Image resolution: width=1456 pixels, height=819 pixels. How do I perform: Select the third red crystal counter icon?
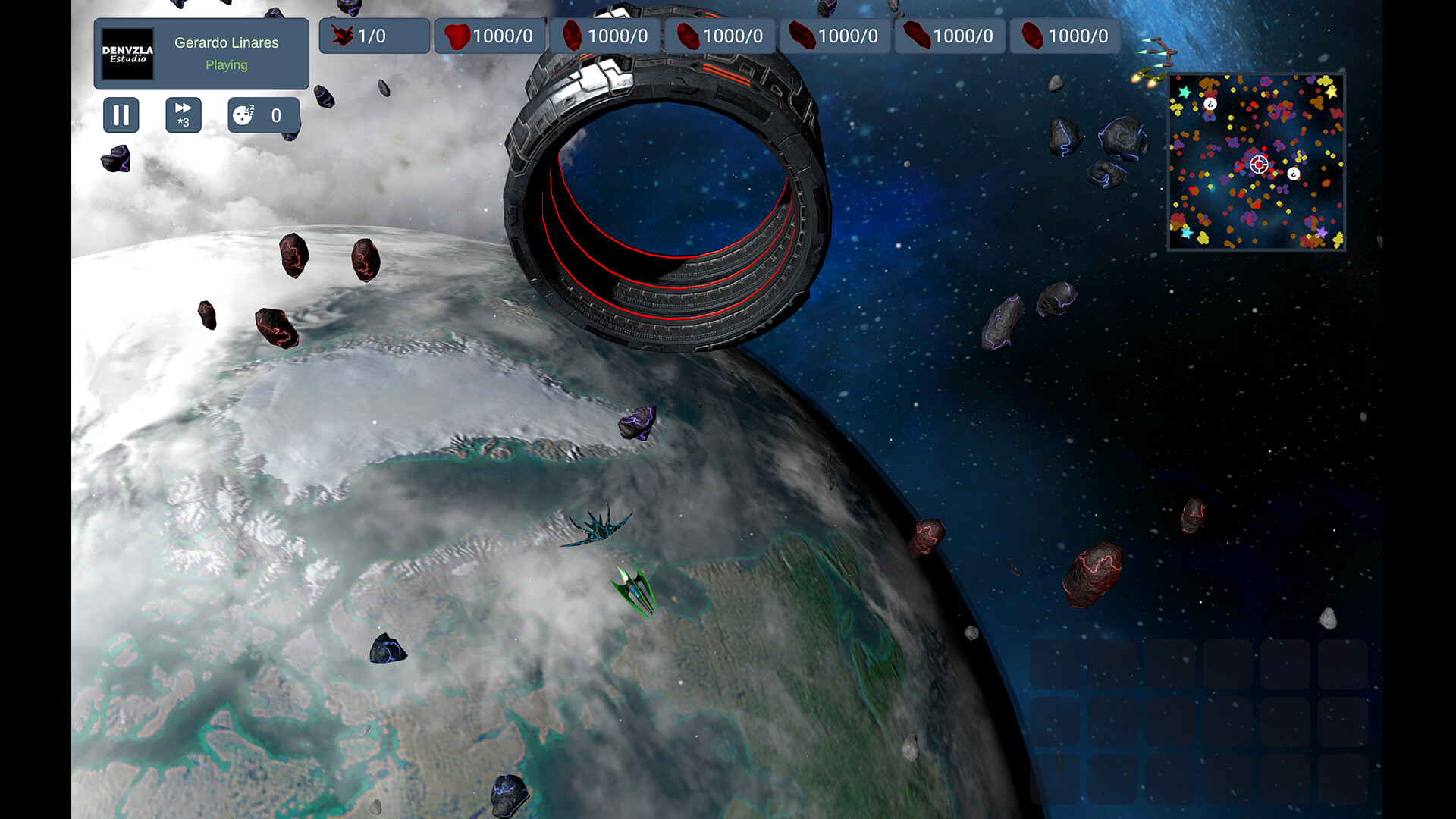[688, 34]
